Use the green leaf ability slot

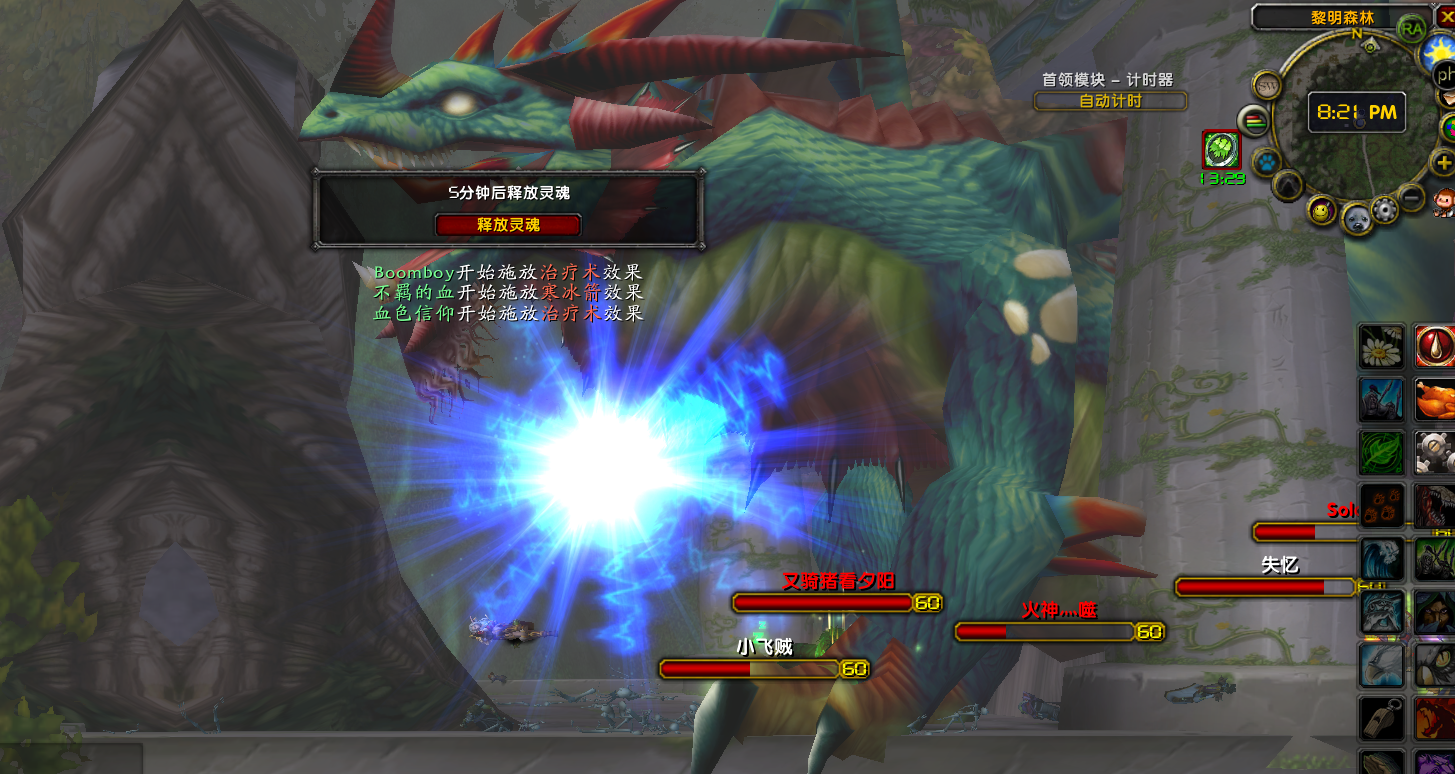[1381, 452]
